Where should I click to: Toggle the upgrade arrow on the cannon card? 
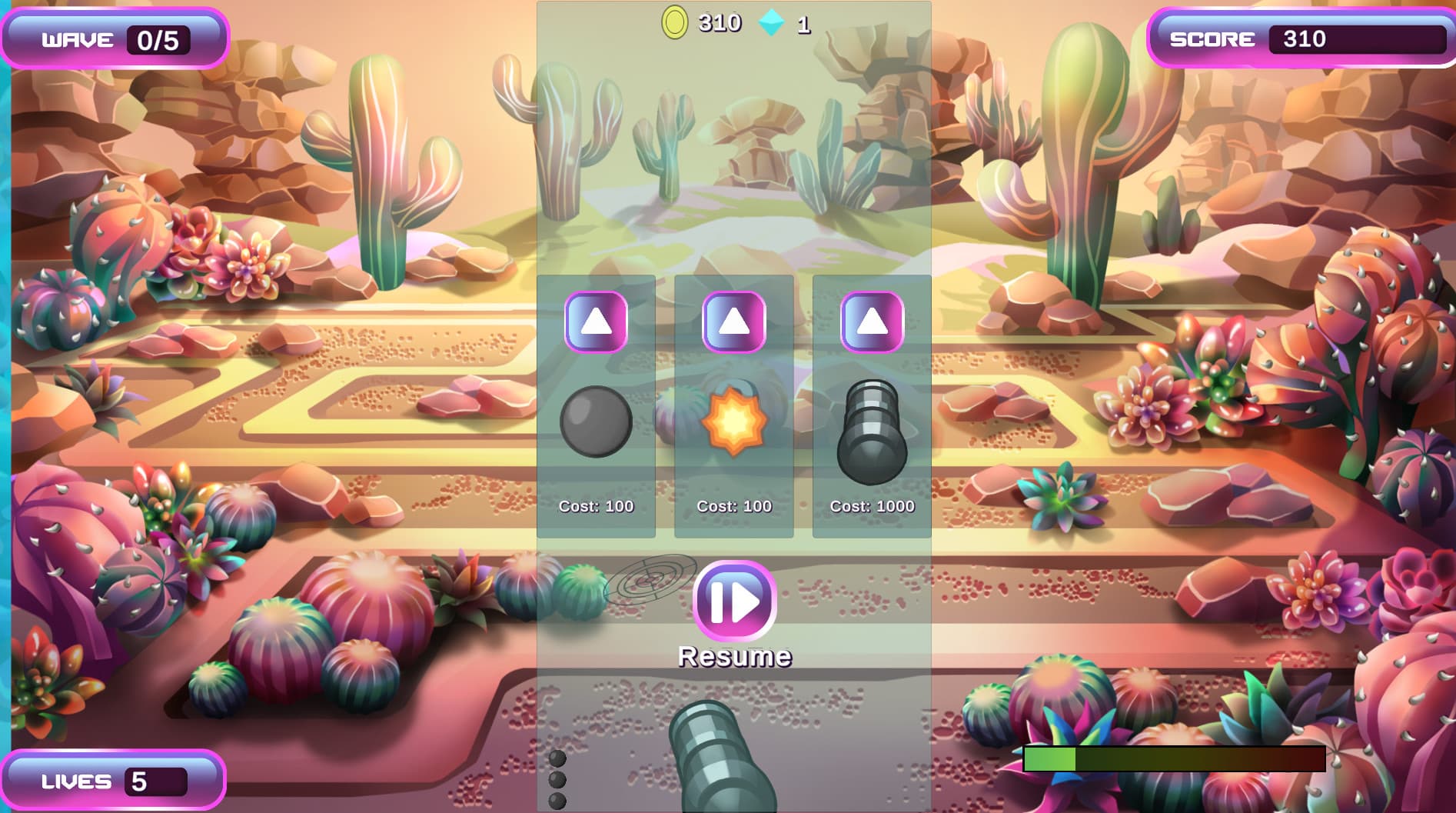point(871,321)
